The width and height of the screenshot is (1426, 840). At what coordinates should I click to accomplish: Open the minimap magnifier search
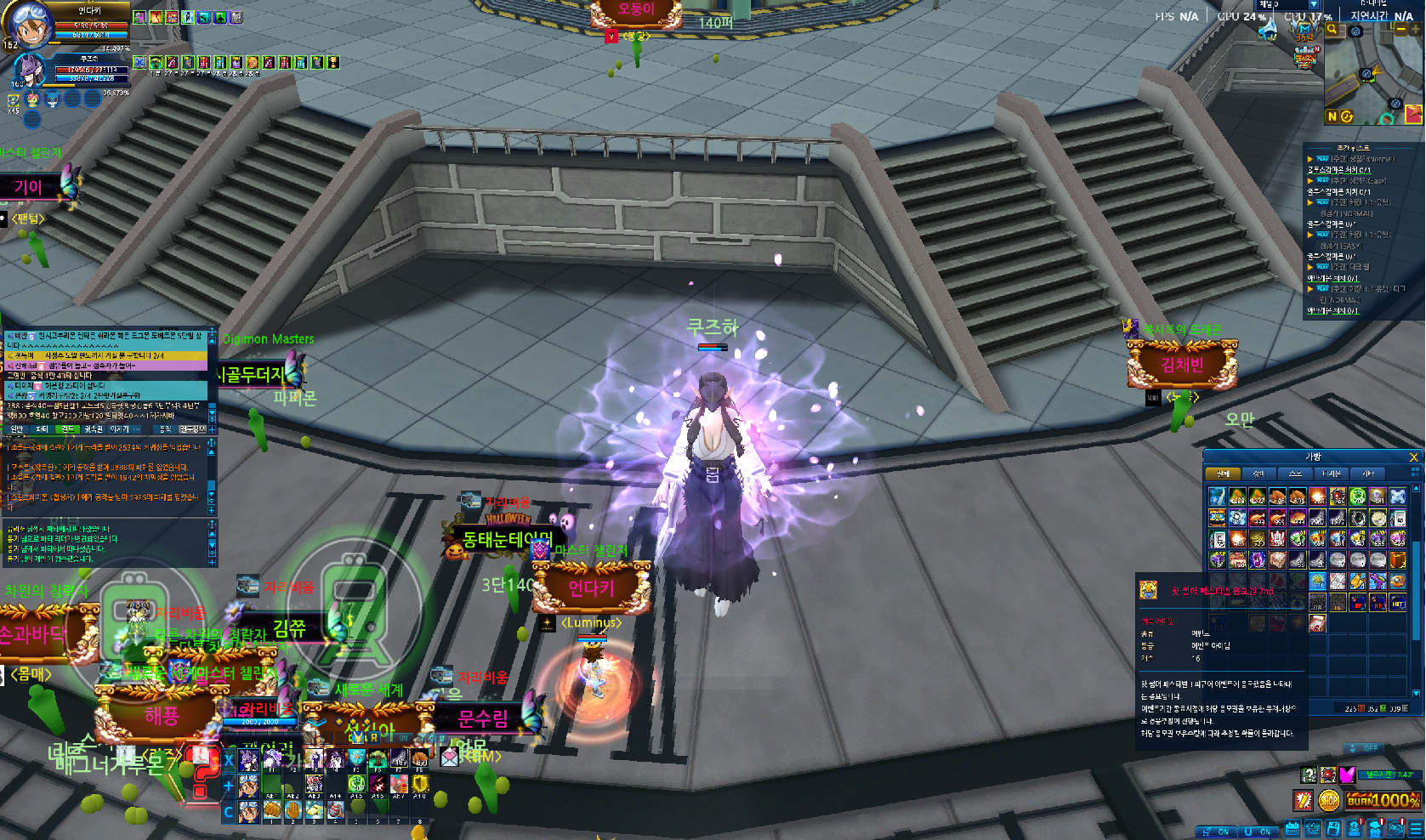tap(1332, 30)
